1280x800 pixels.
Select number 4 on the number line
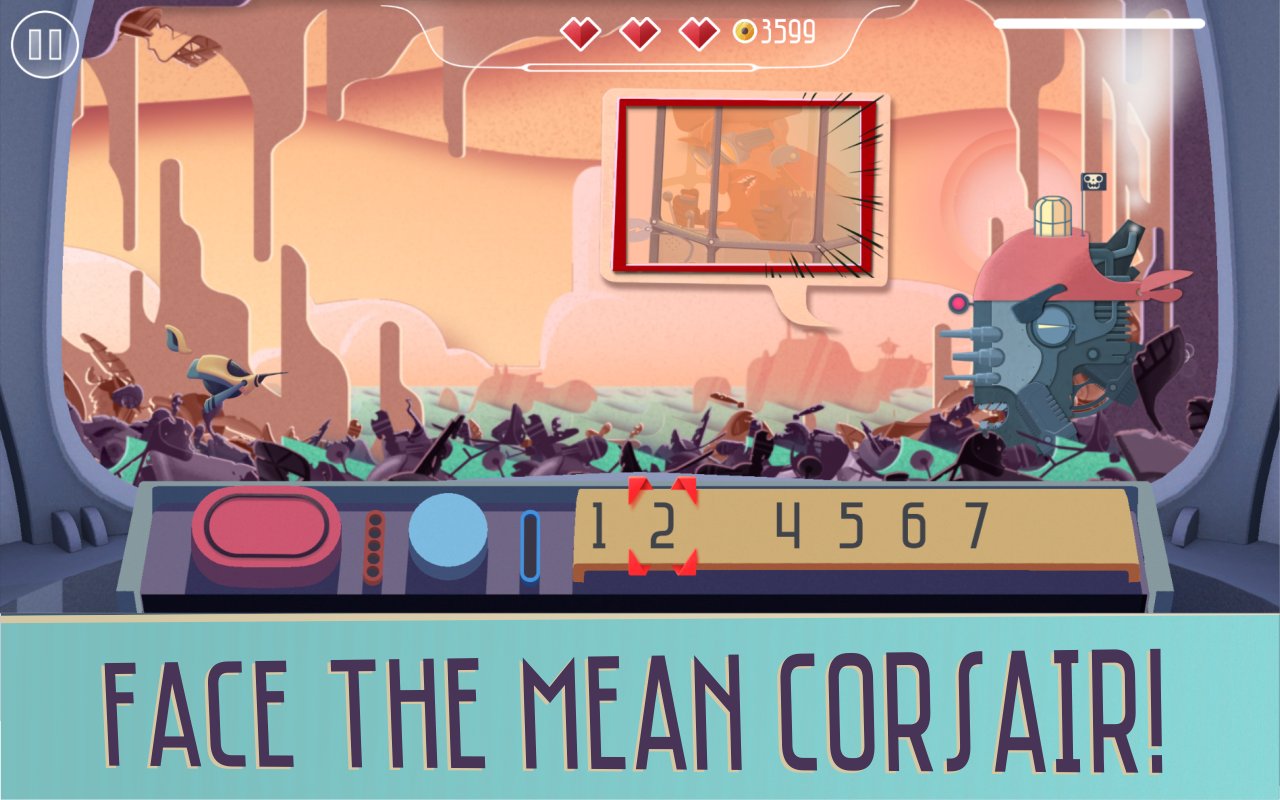click(789, 527)
